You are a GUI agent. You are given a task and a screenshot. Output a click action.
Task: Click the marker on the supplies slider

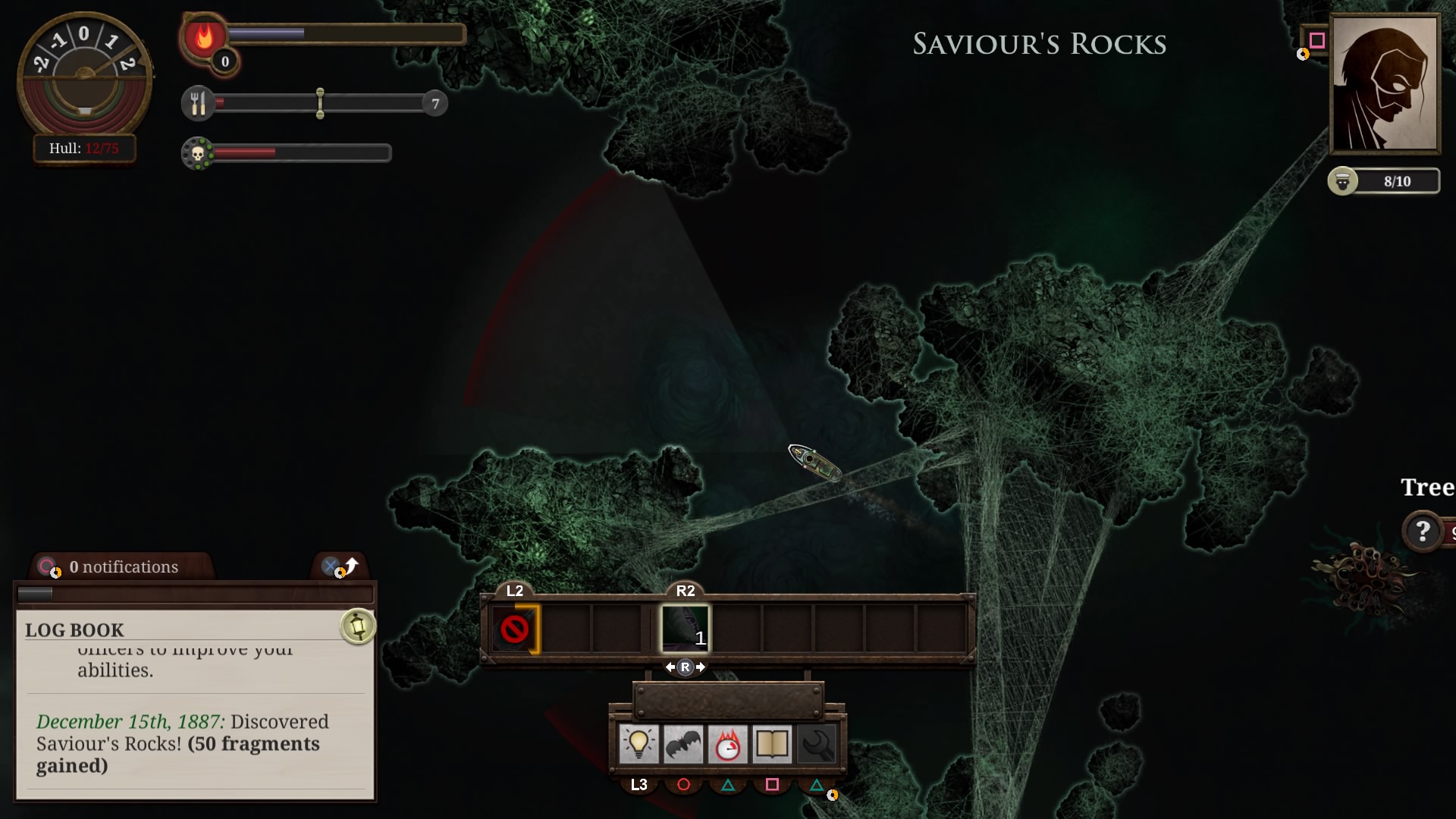(x=321, y=103)
